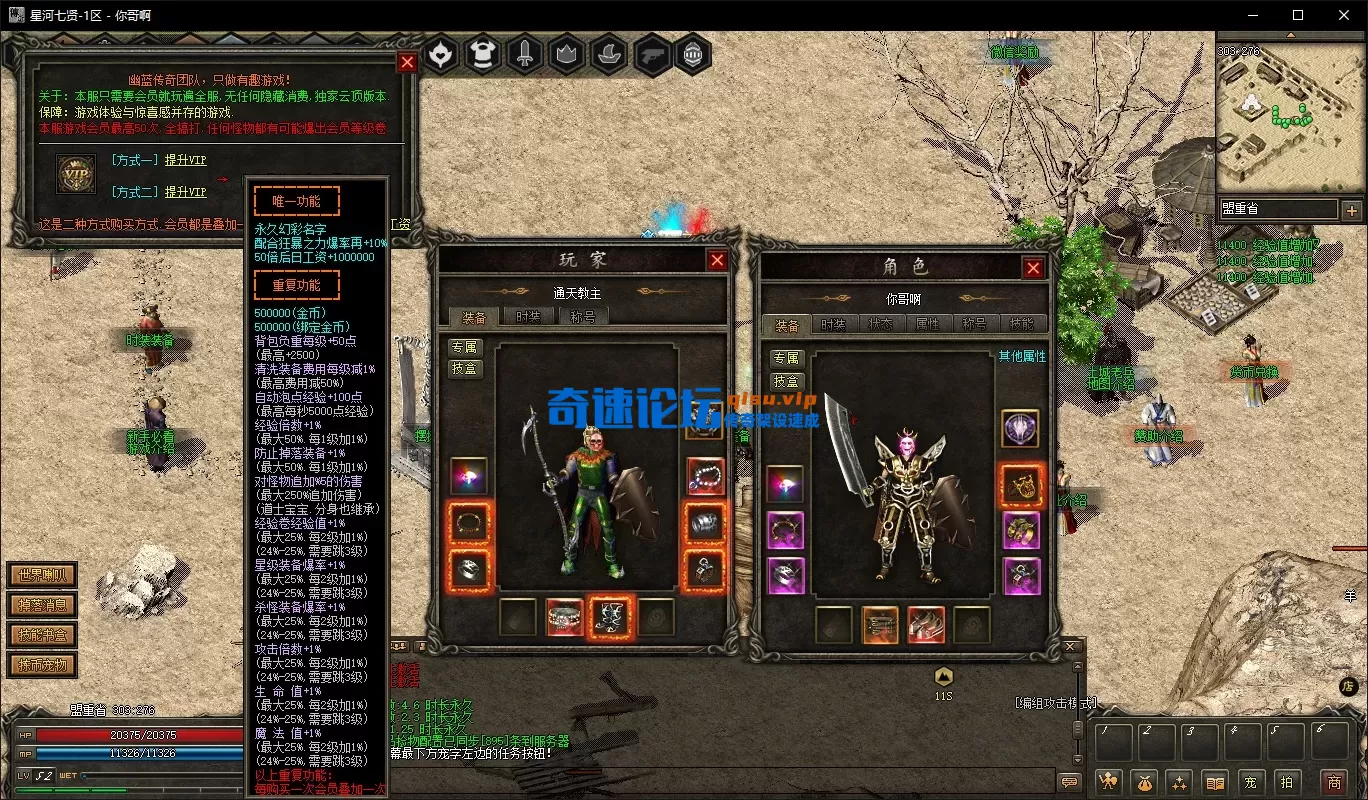The height and width of the screenshot is (800, 1368).
Task: Click the helmet hexagon icon in top toolbar
Action: click(x=693, y=55)
